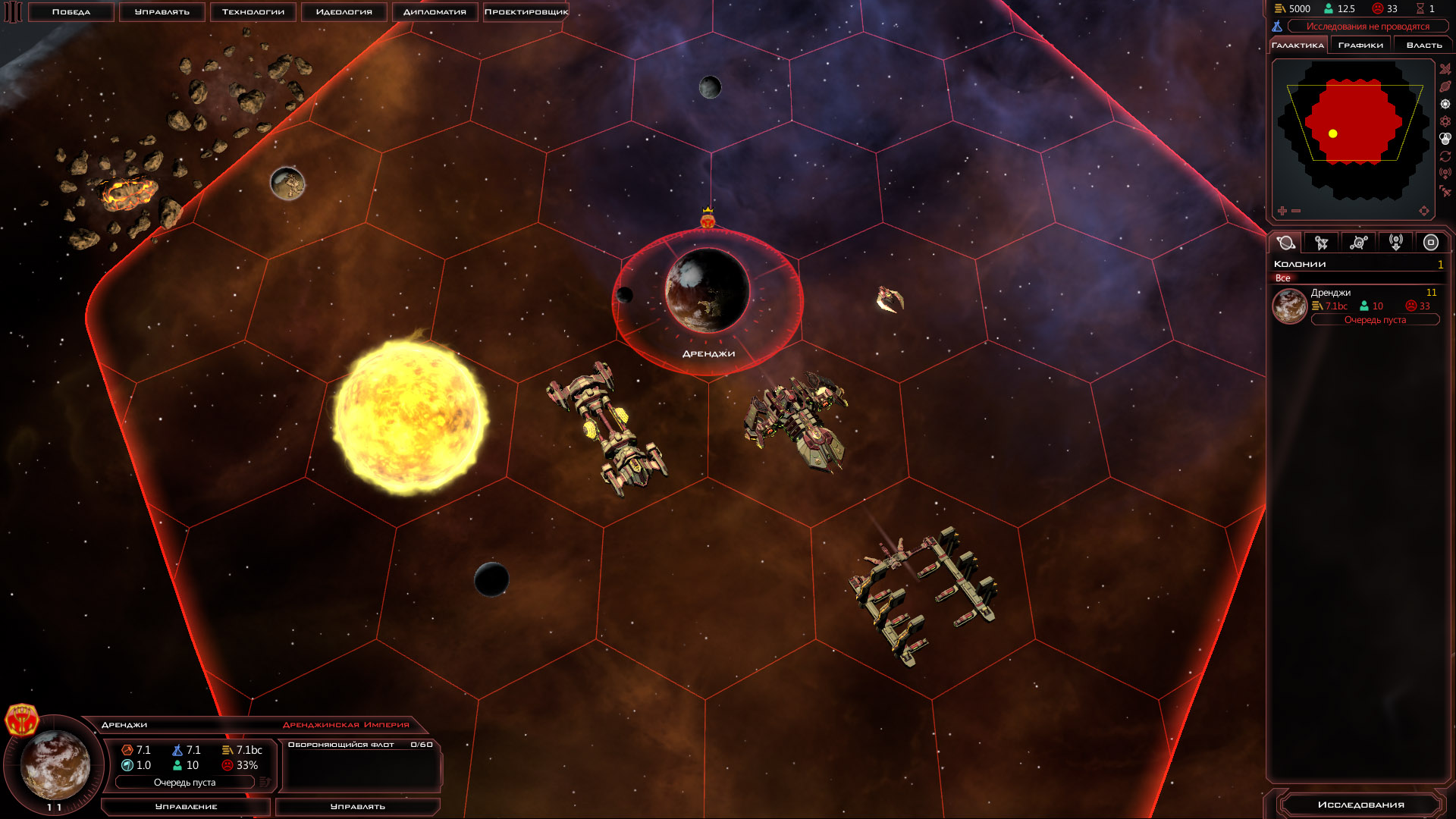Select the colonies planet list tab
This screenshot has width=1456, height=819.
[x=1285, y=243]
